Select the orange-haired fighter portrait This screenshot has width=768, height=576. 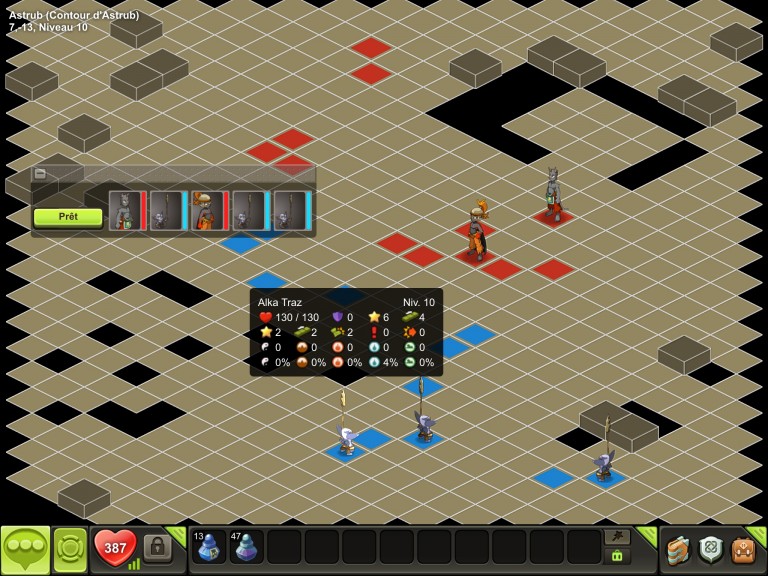(x=207, y=211)
